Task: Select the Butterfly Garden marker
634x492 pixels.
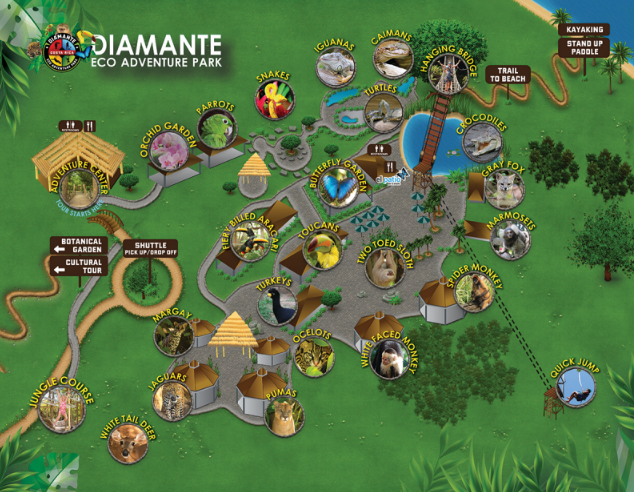Action: click(337, 183)
